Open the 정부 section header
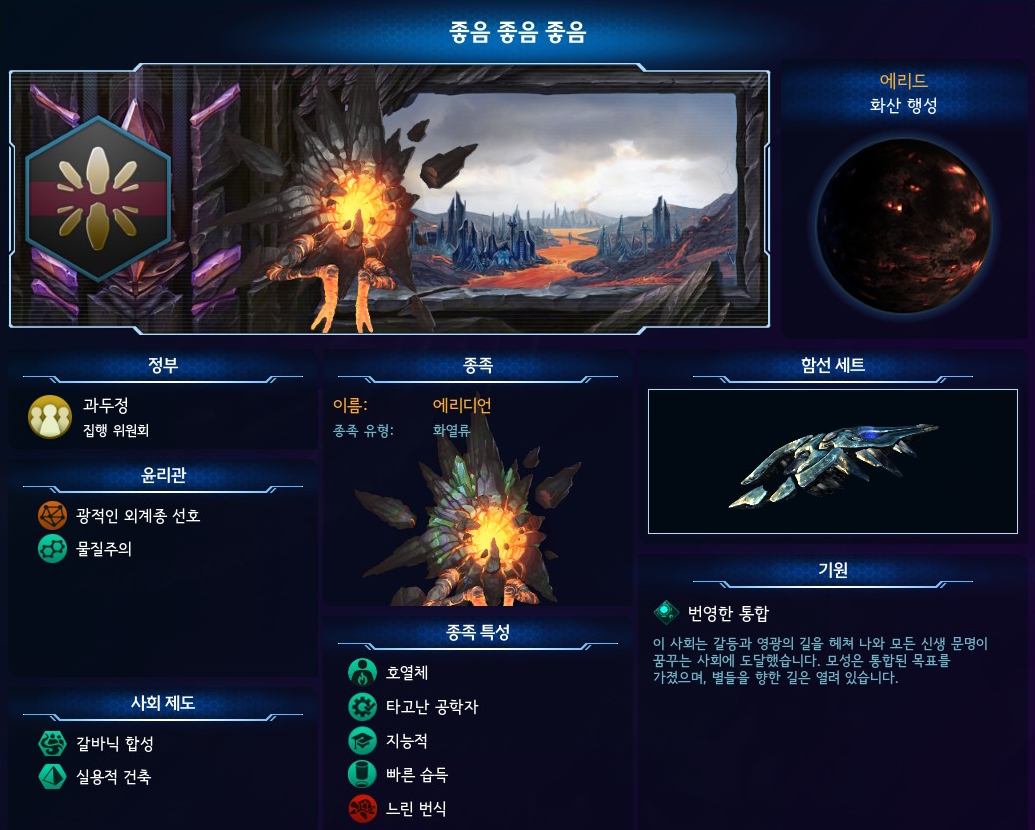This screenshot has width=1035, height=830. [x=162, y=365]
